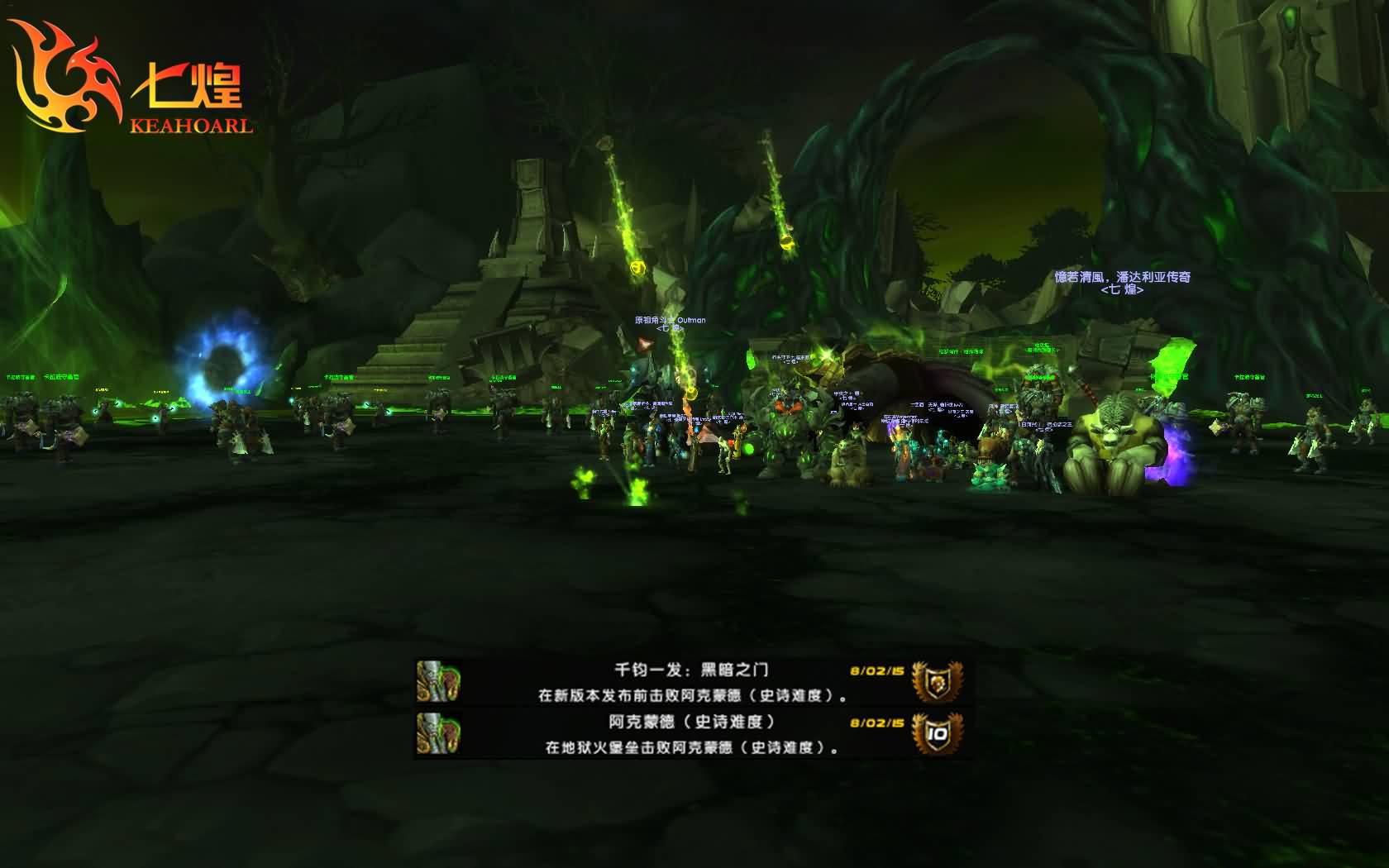Select the 阿克蒙德（史诗难度）achievement row
This screenshot has height=868, width=1389.
pos(692,734)
